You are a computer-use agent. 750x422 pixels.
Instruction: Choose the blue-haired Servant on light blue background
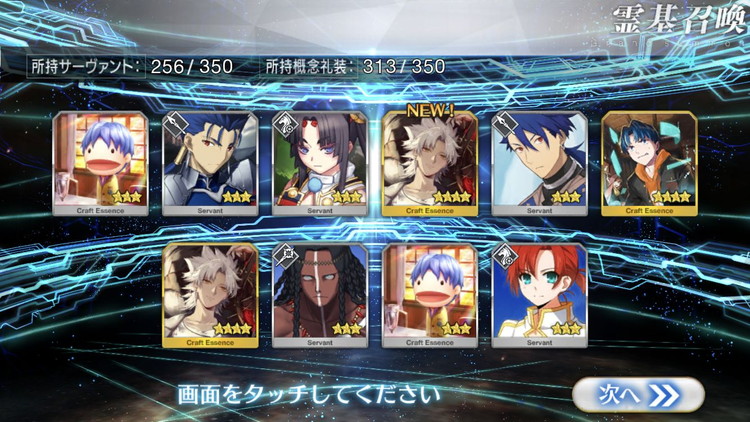540,160
